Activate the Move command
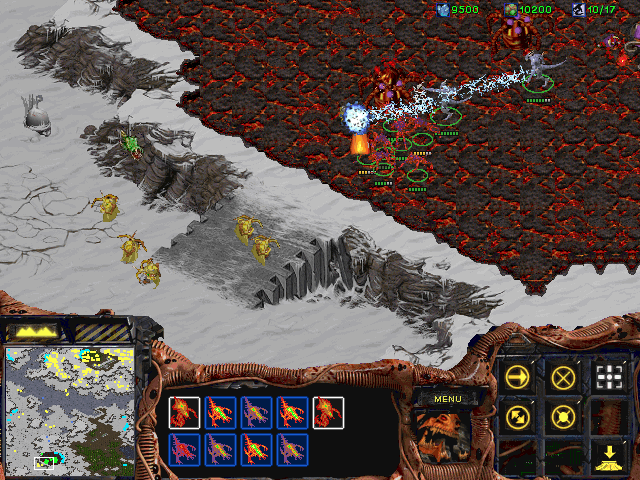The width and height of the screenshot is (640, 480). click(518, 377)
